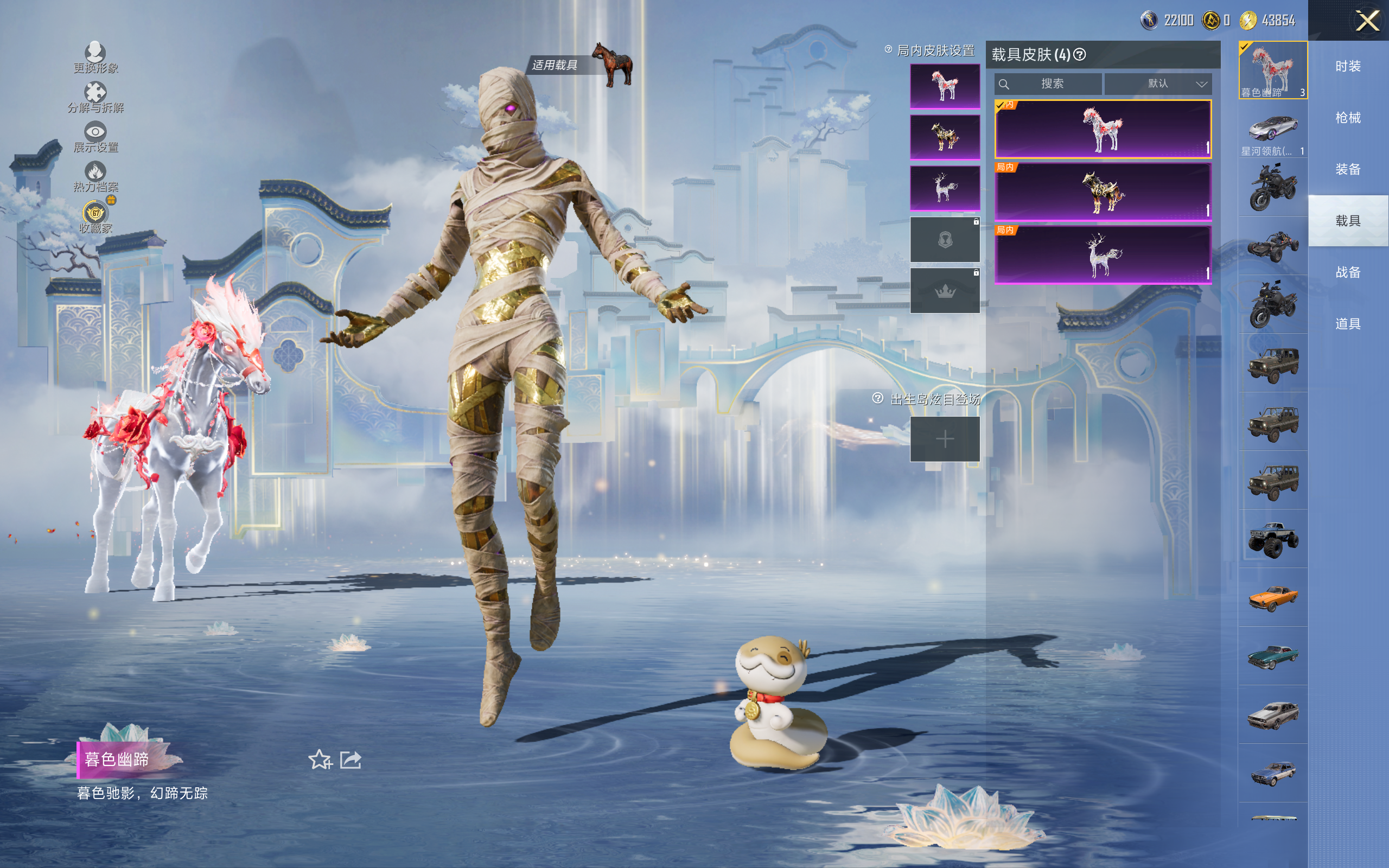Switch to the 时装 tab
This screenshot has height=868, width=1389.
[1348, 66]
